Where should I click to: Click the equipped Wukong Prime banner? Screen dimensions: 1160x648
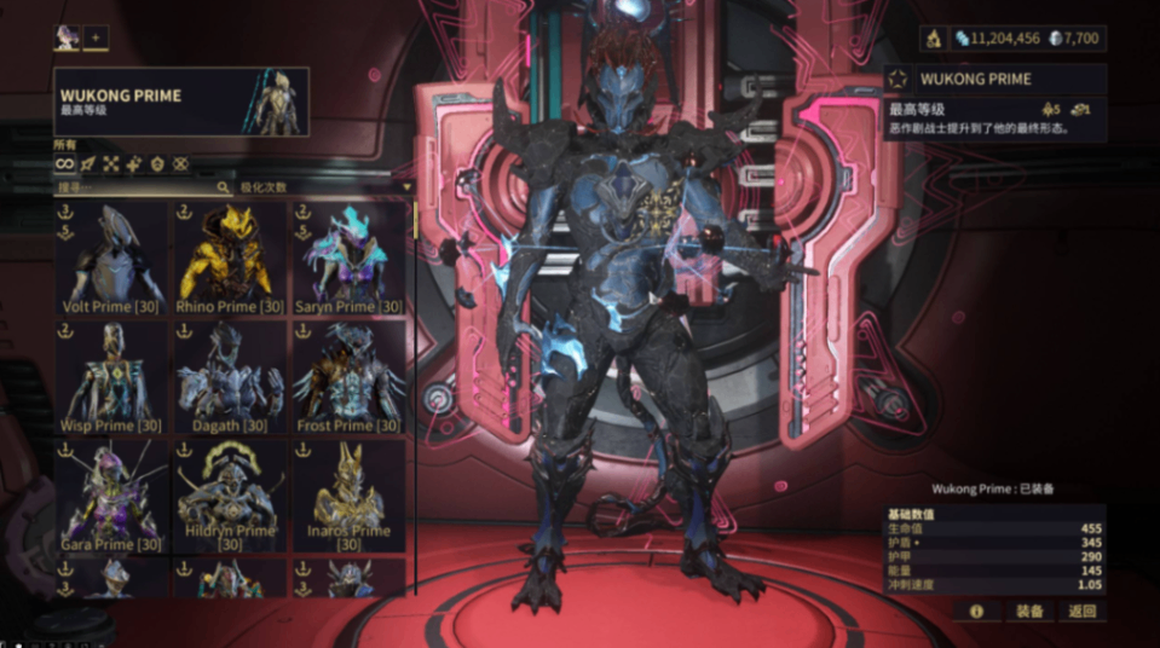tap(181, 102)
